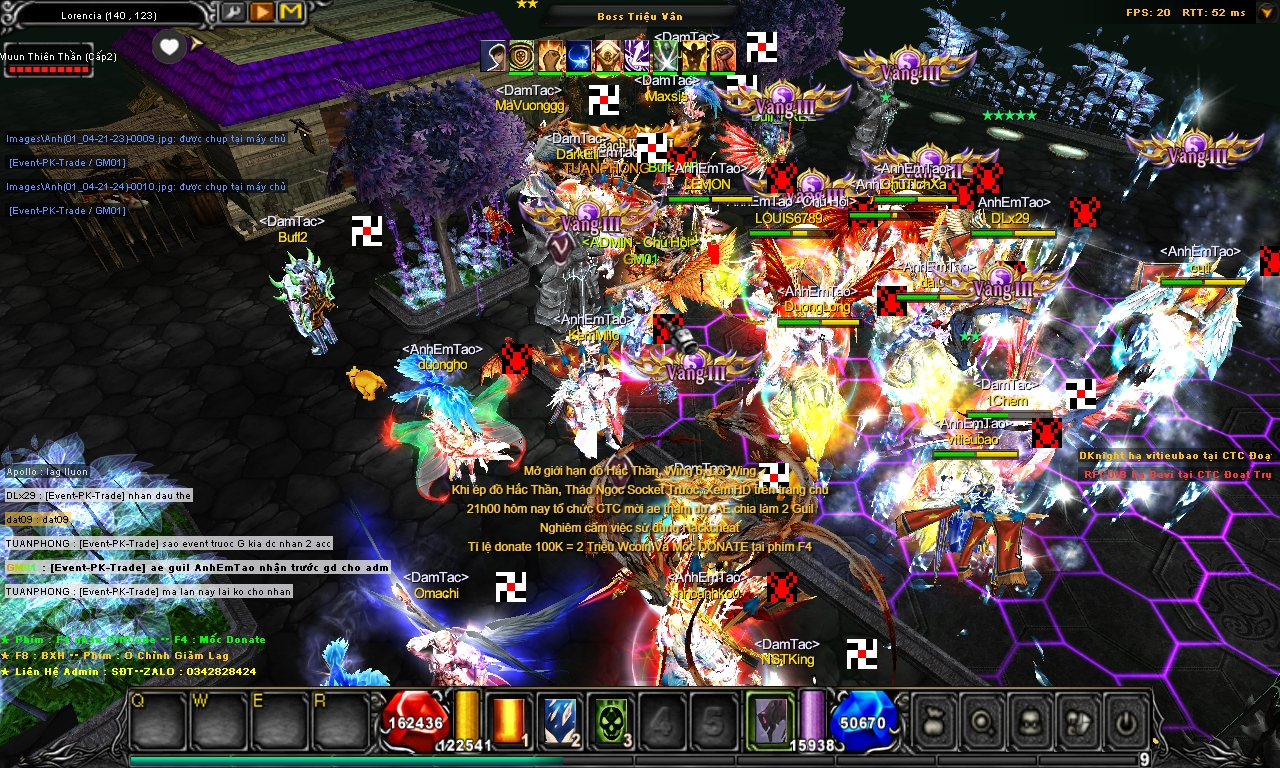Click the magnifying glass button

pyautogui.click(x=984, y=719)
